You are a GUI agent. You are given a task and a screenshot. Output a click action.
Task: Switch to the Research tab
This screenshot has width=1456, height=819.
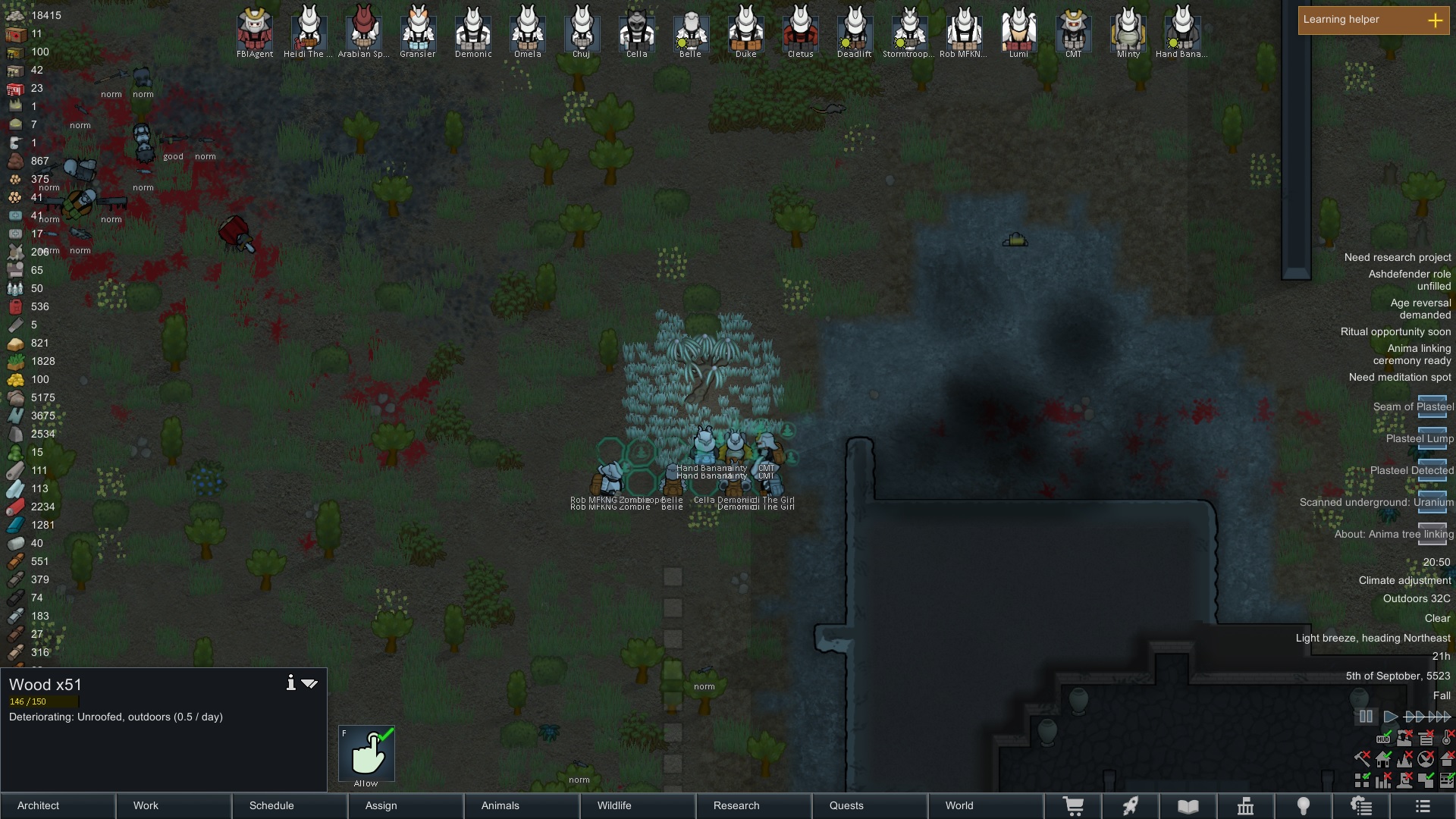tap(736, 805)
